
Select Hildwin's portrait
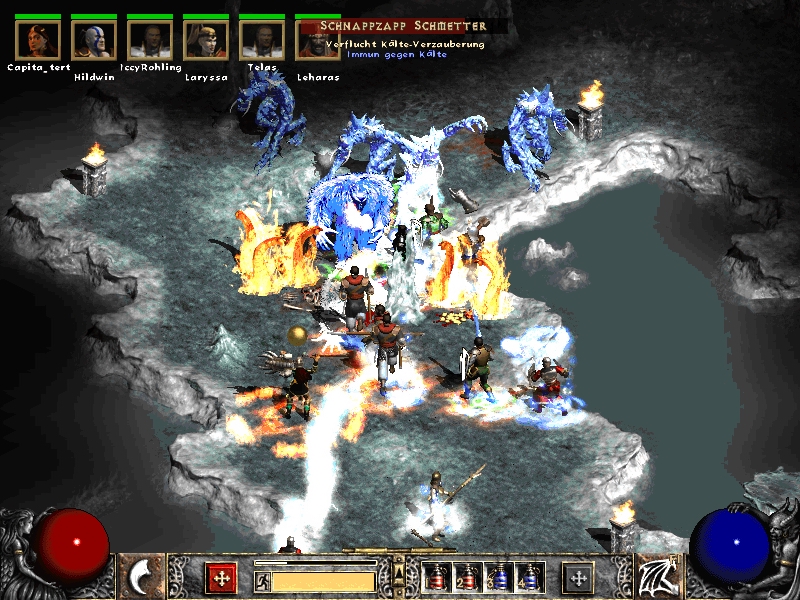(95, 40)
